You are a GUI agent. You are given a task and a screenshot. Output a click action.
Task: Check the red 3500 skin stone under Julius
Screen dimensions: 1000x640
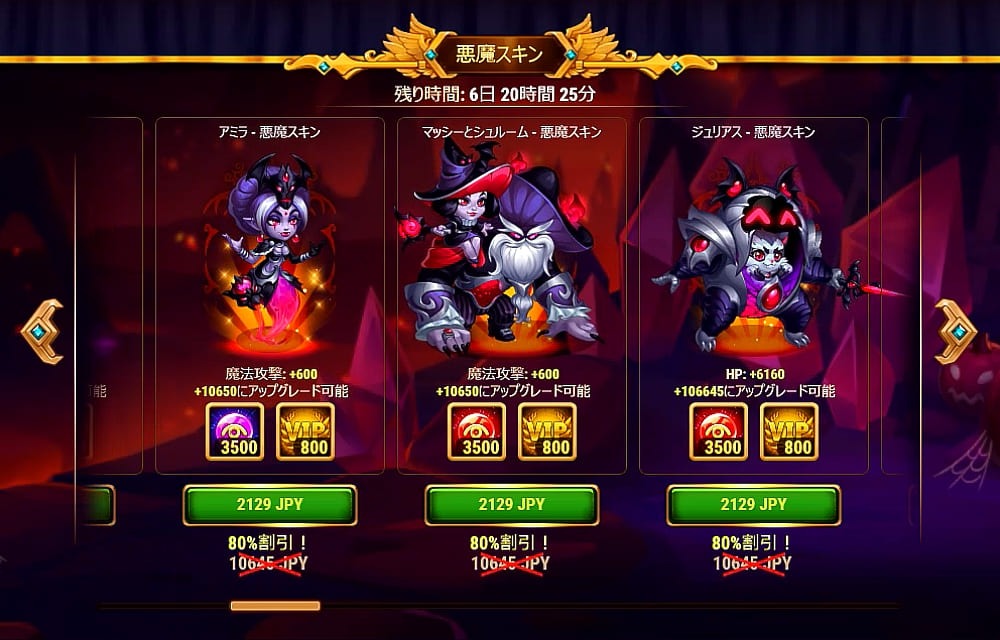719,432
